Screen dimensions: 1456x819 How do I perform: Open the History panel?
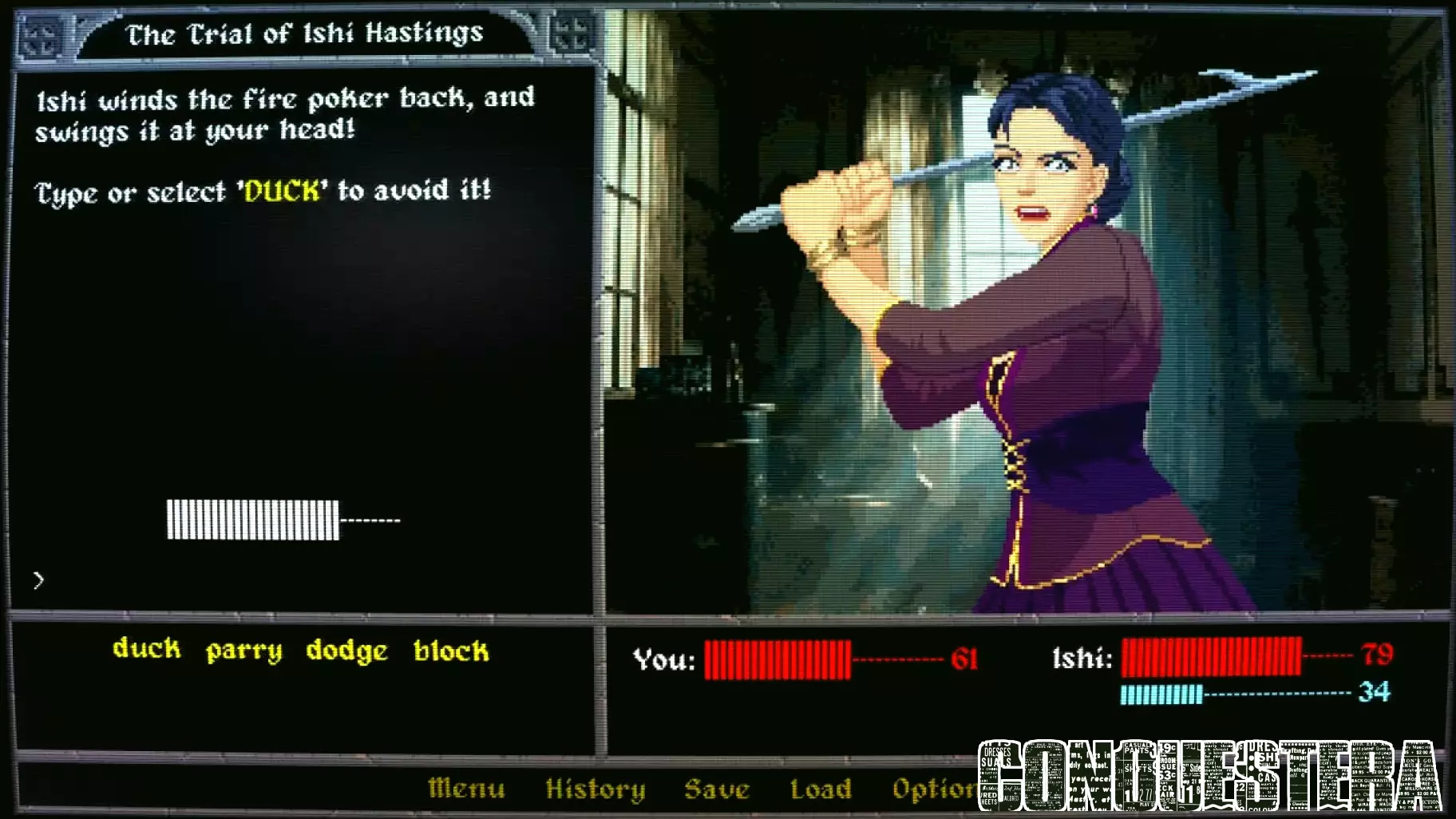click(595, 789)
